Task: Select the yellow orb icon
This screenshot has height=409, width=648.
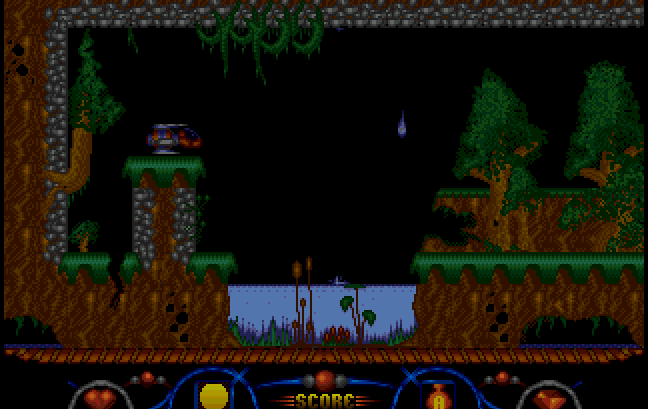Action: [x=213, y=397]
